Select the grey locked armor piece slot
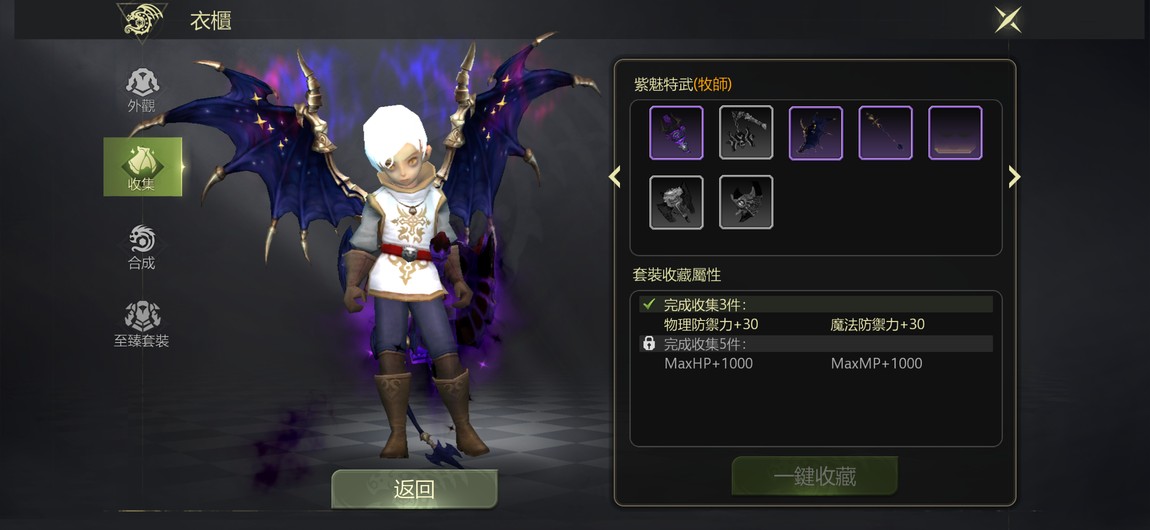Viewport: 1150px width, 530px height. pos(676,202)
